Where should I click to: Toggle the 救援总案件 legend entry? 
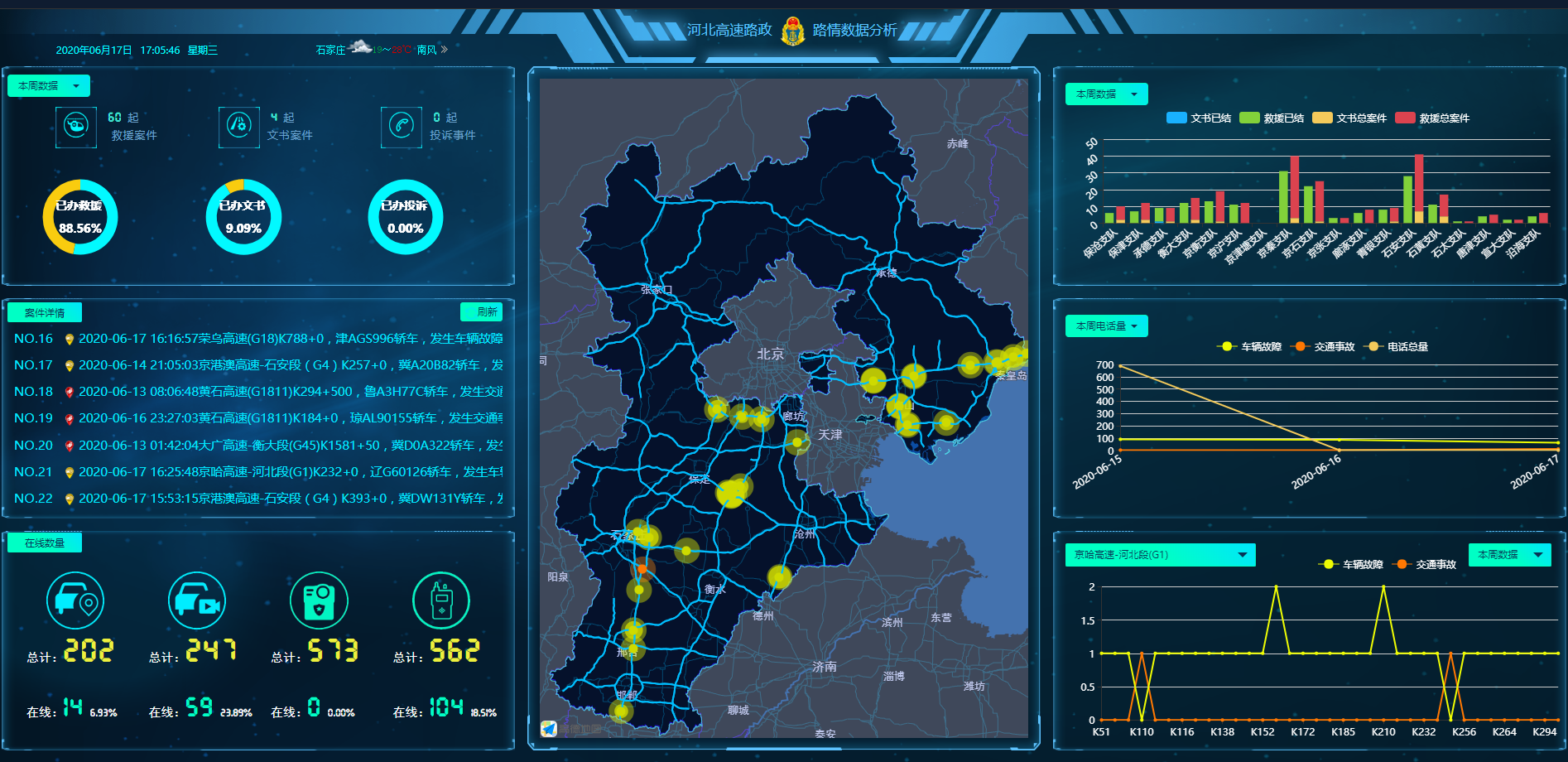click(x=1432, y=118)
